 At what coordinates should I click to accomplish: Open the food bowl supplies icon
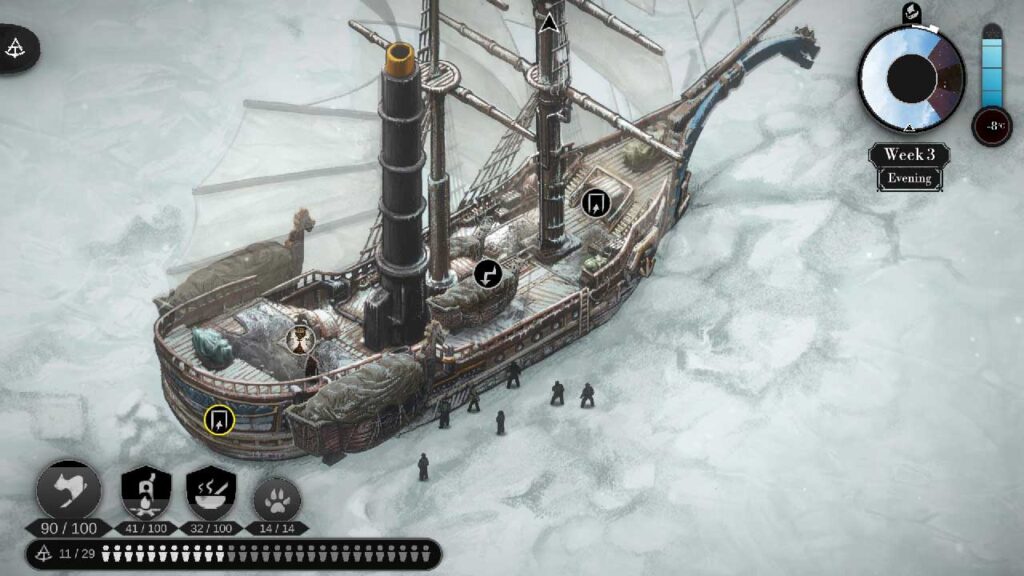(x=211, y=492)
